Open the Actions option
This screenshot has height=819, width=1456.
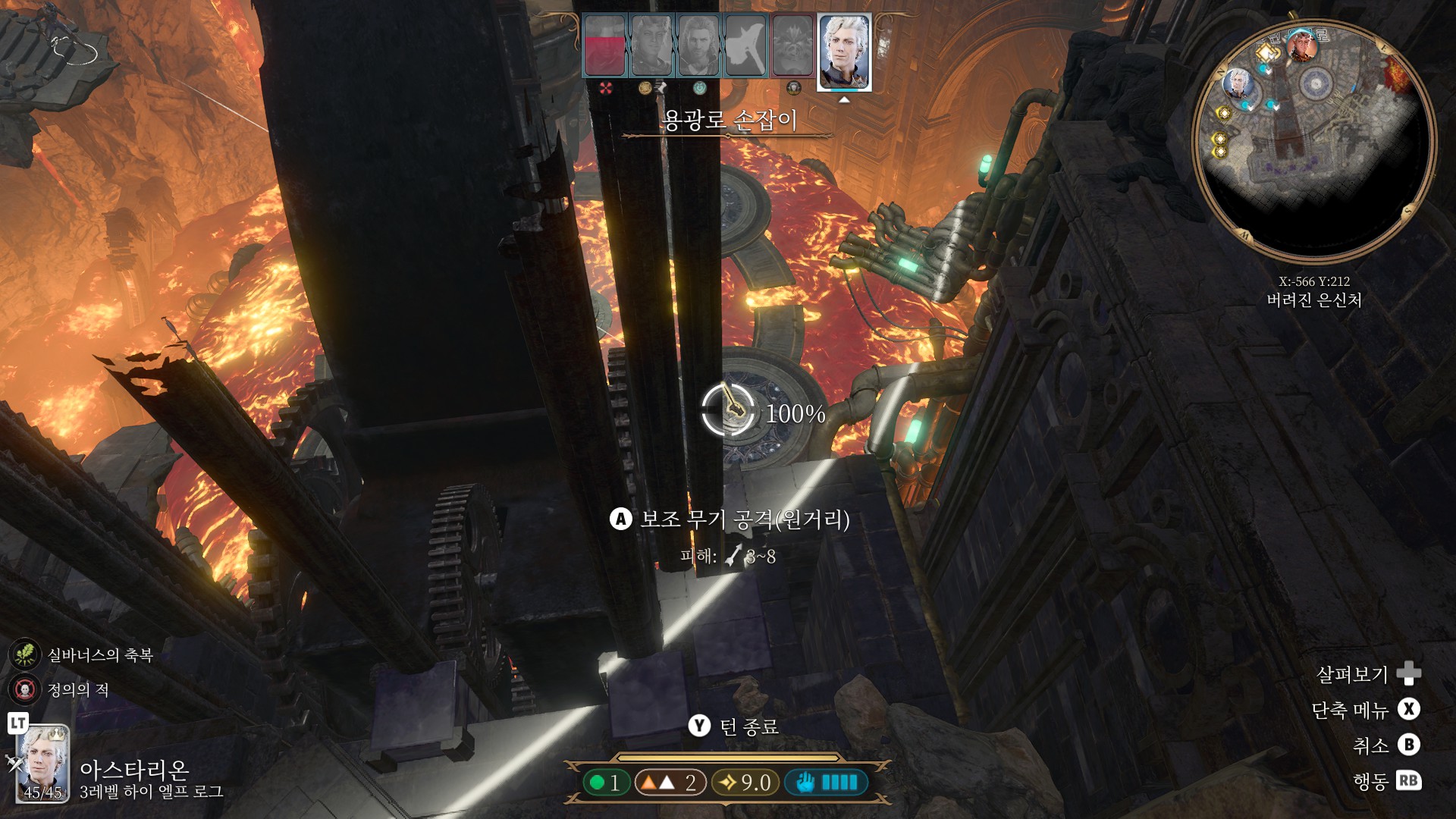(1386, 781)
